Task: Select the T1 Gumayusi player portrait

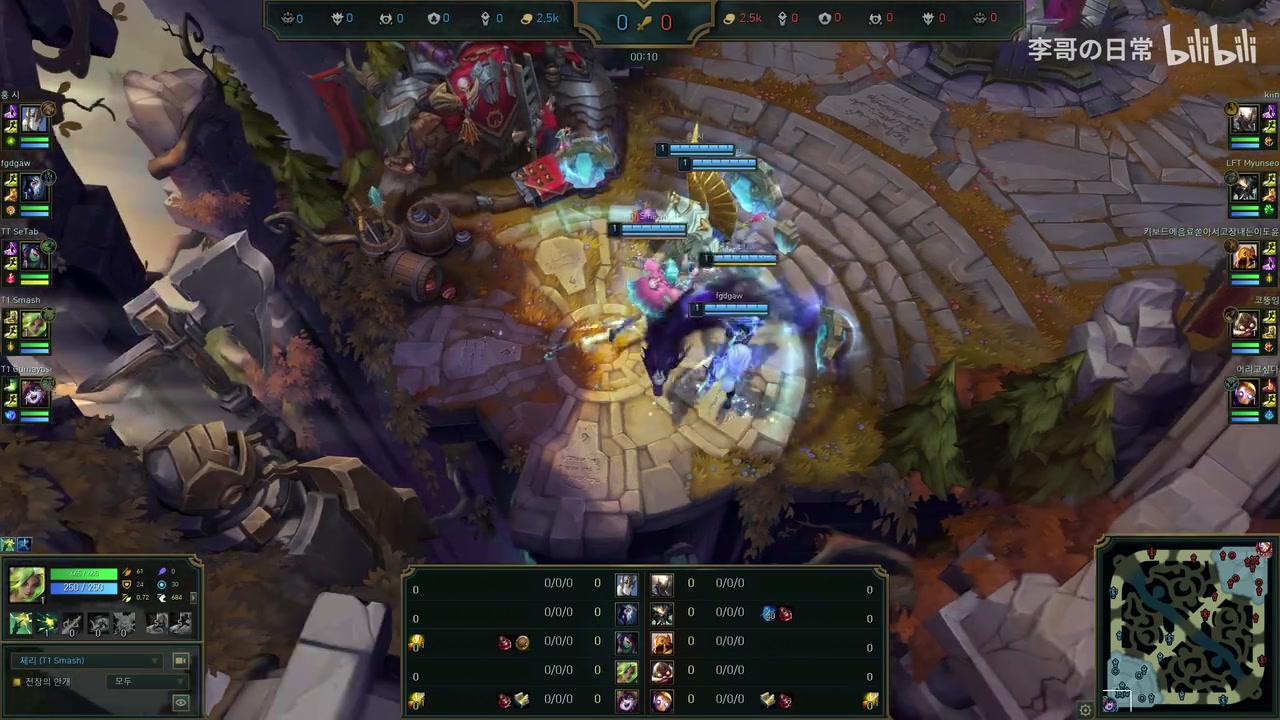Action: point(35,393)
